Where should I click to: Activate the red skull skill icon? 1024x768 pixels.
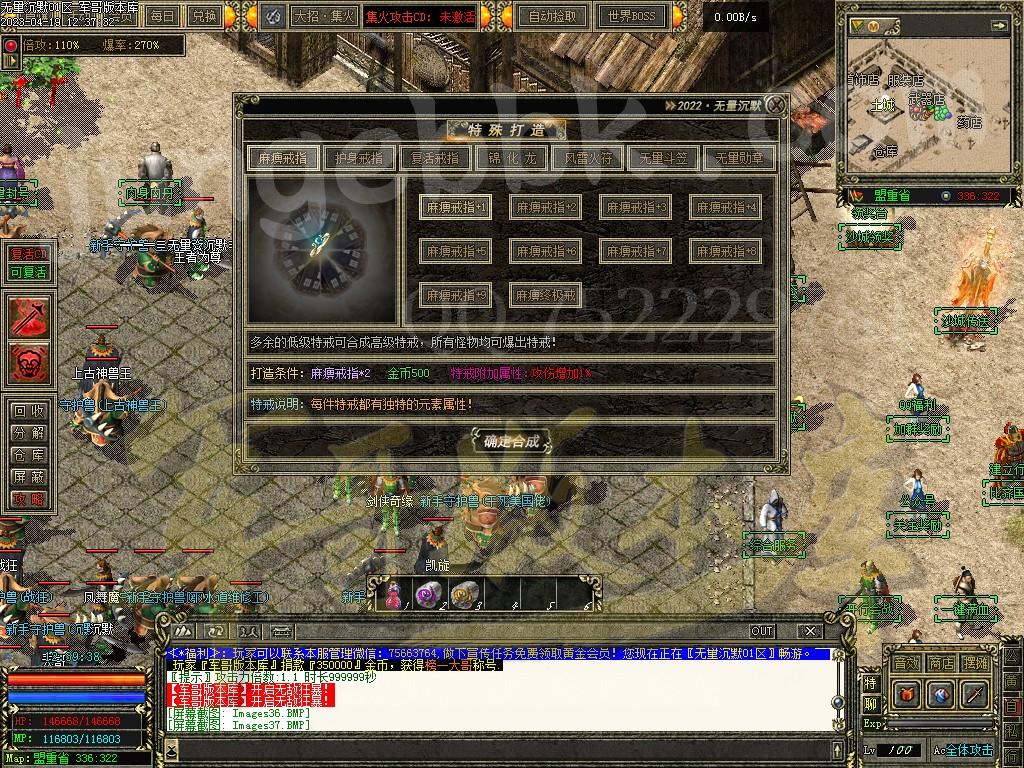pyautogui.click(x=29, y=362)
